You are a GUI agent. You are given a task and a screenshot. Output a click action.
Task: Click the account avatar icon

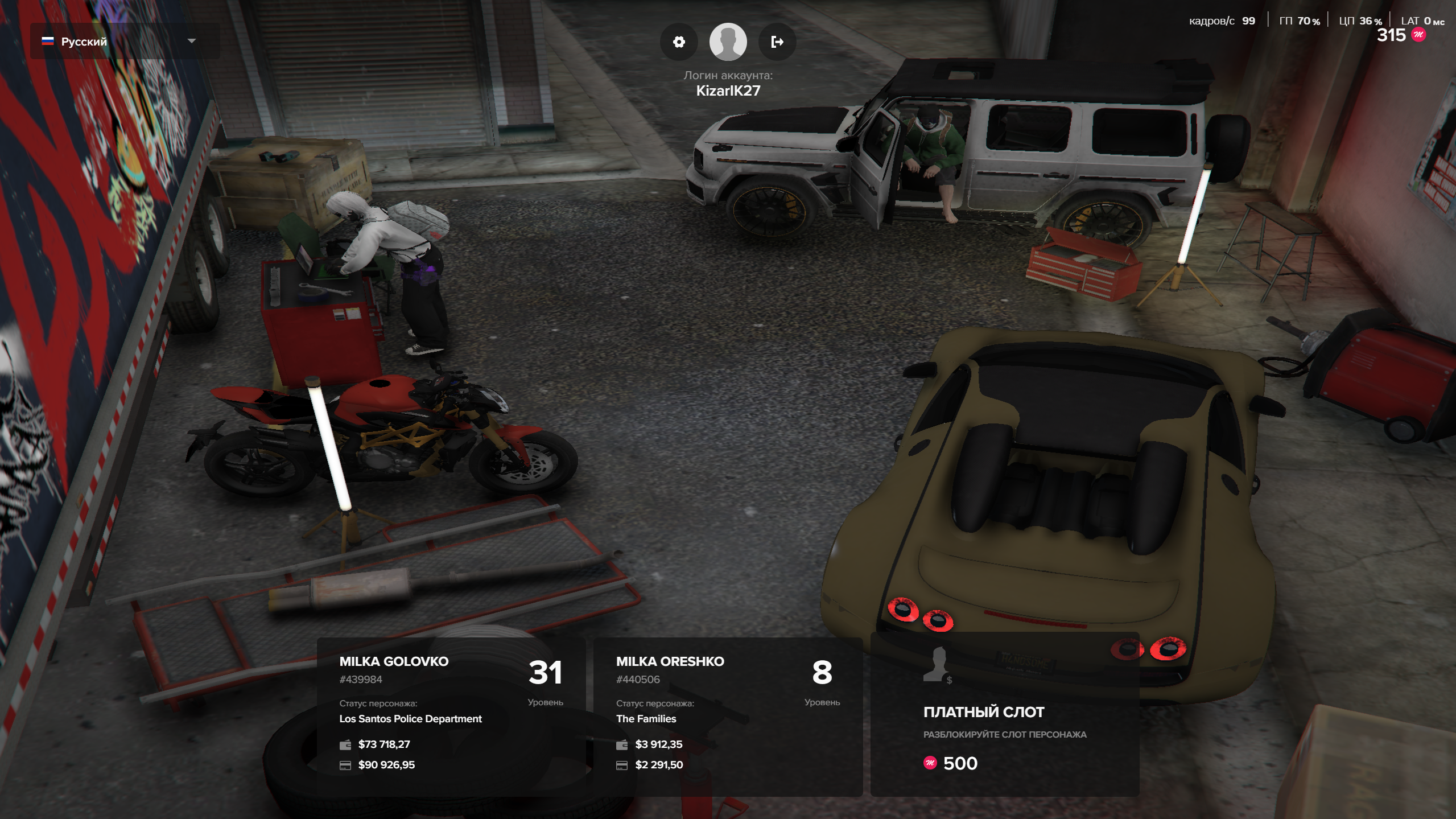click(x=728, y=42)
